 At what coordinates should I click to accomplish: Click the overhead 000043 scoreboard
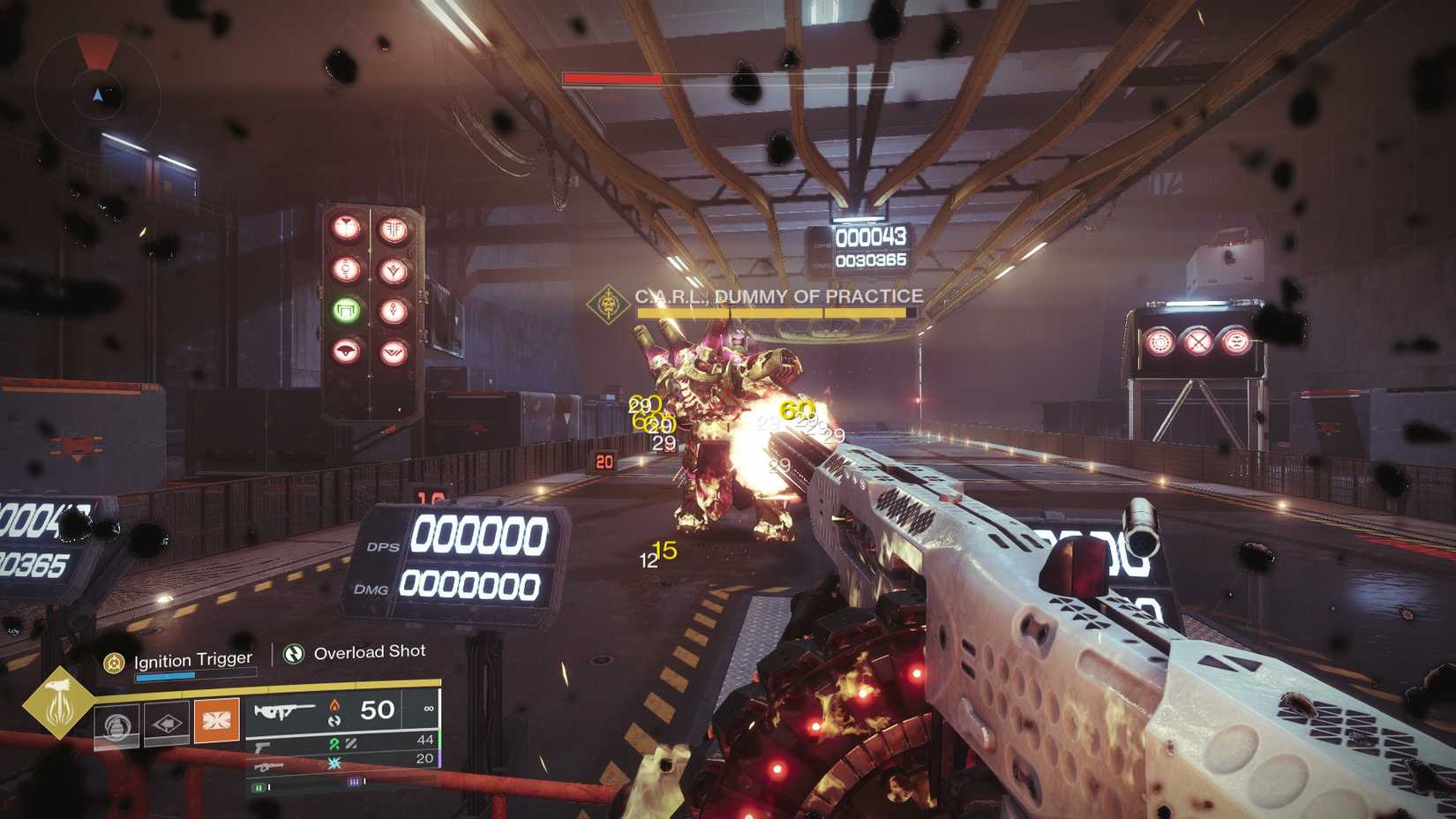(x=874, y=237)
